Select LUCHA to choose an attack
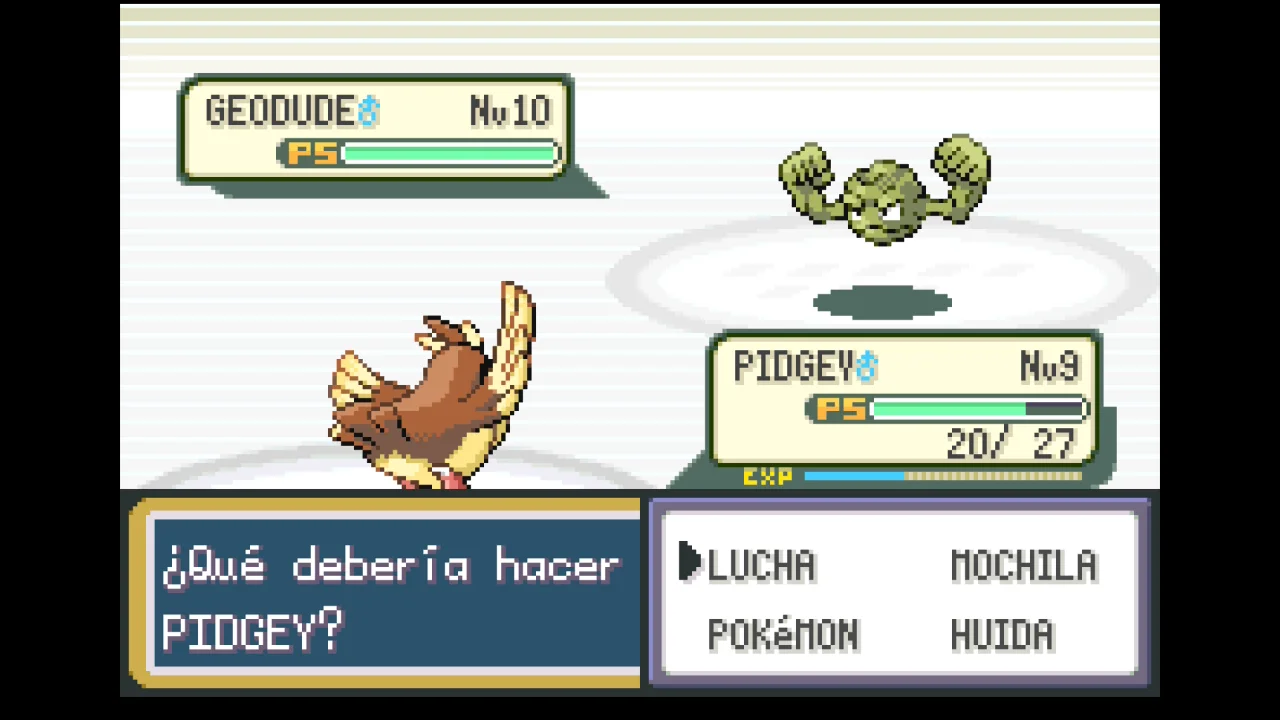 761,566
